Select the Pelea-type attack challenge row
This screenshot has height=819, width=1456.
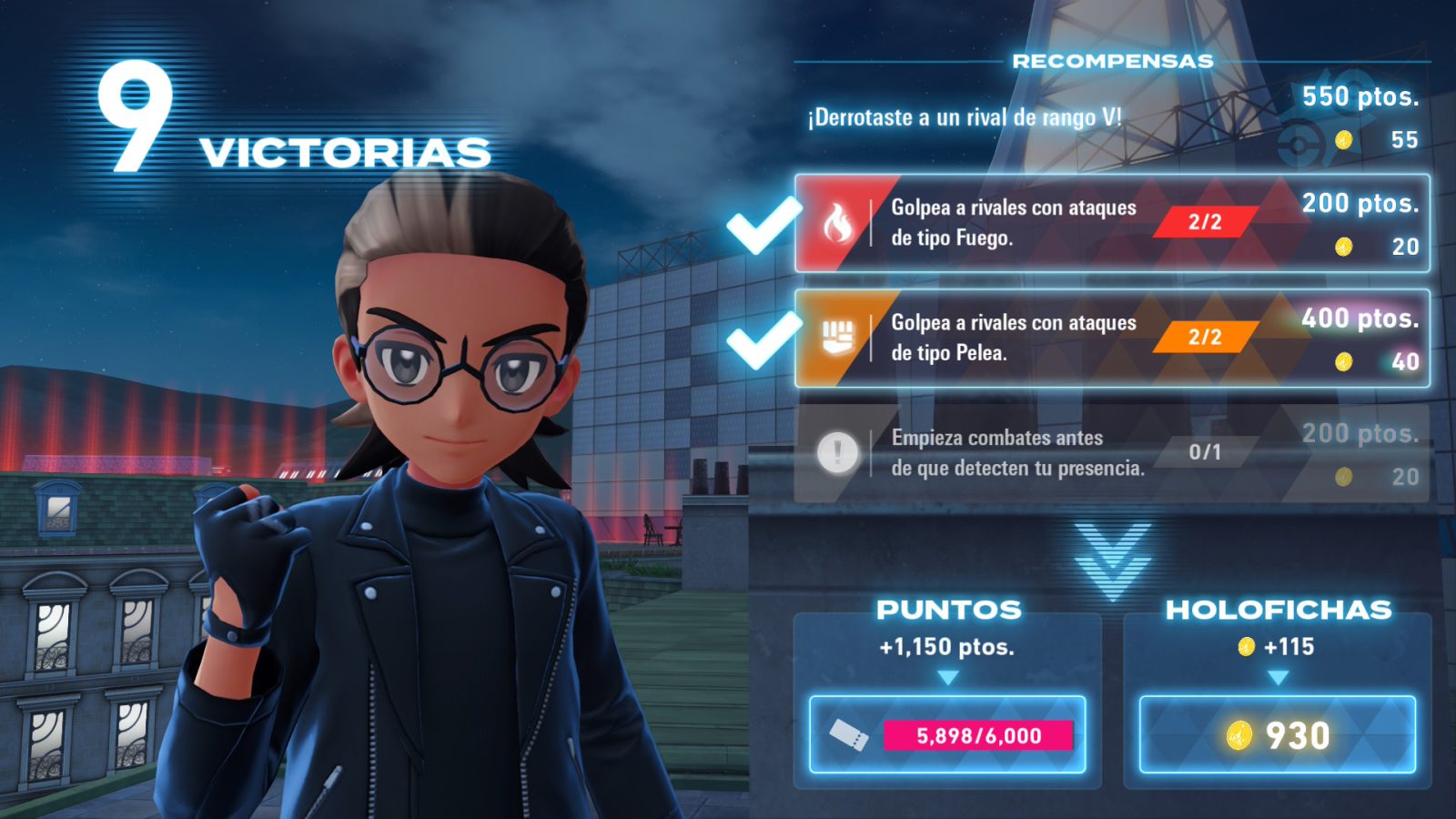[1112, 339]
